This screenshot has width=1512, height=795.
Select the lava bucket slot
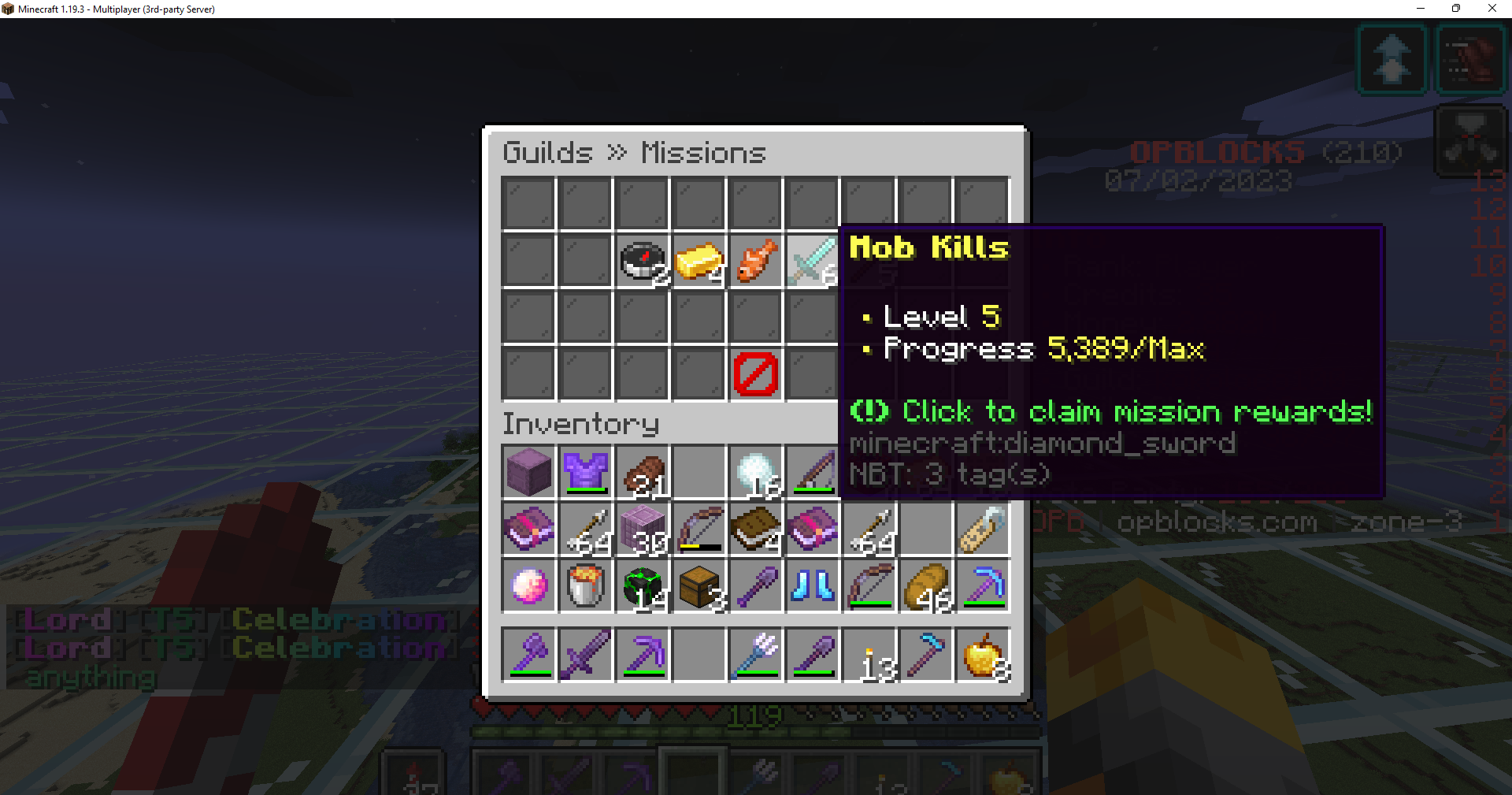pos(585,585)
